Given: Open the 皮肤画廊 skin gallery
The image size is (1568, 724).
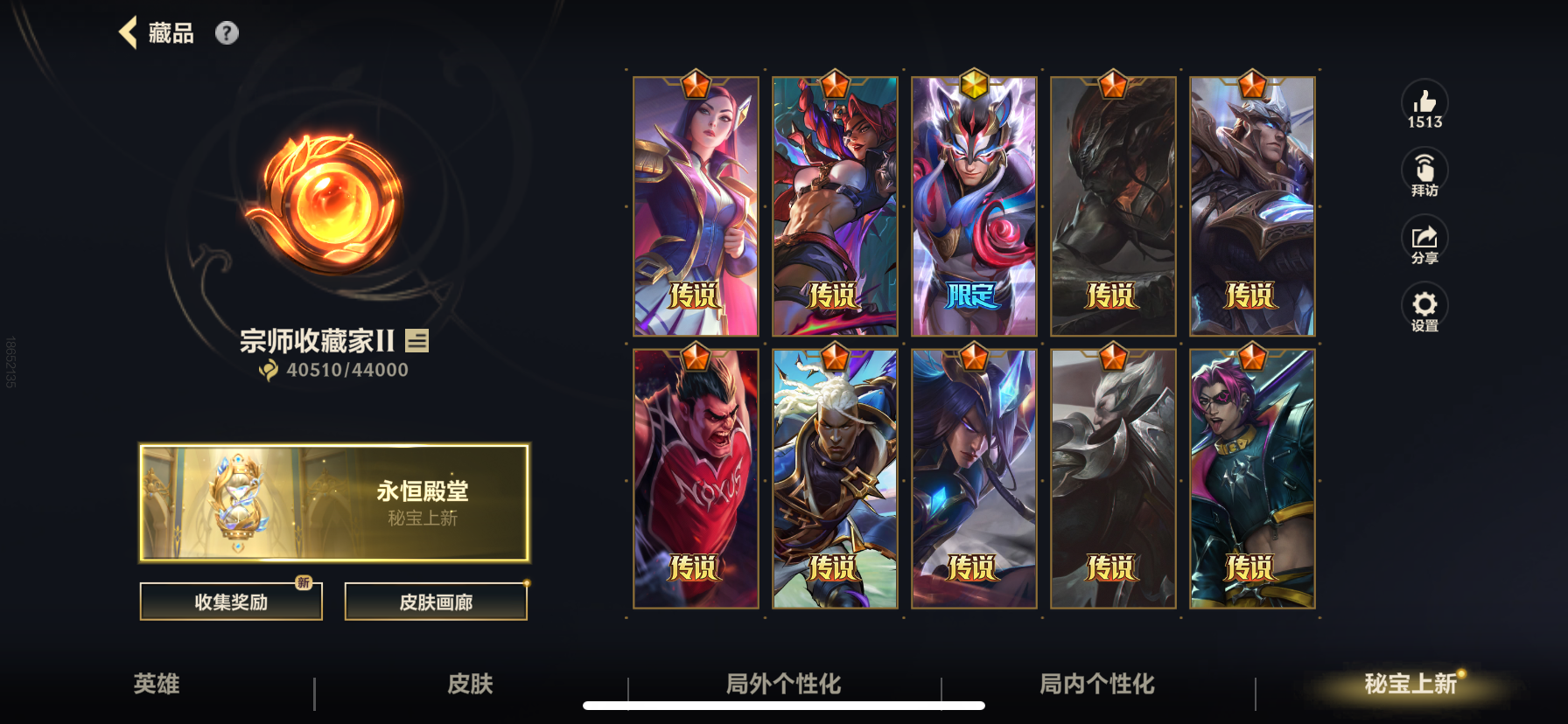Looking at the screenshot, I should 437,602.
